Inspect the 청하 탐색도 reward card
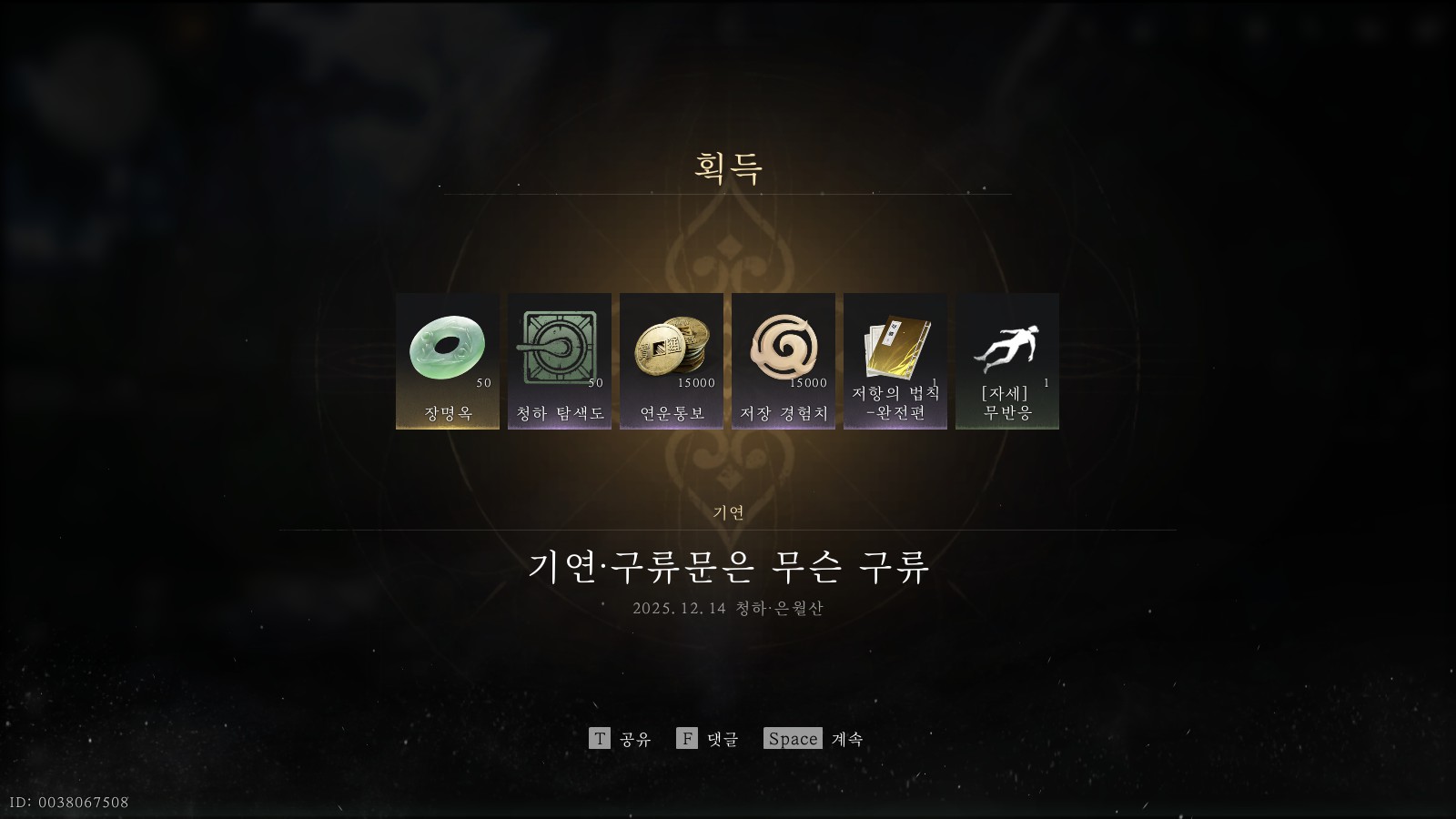 pyautogui.click(x=560, y=360)
